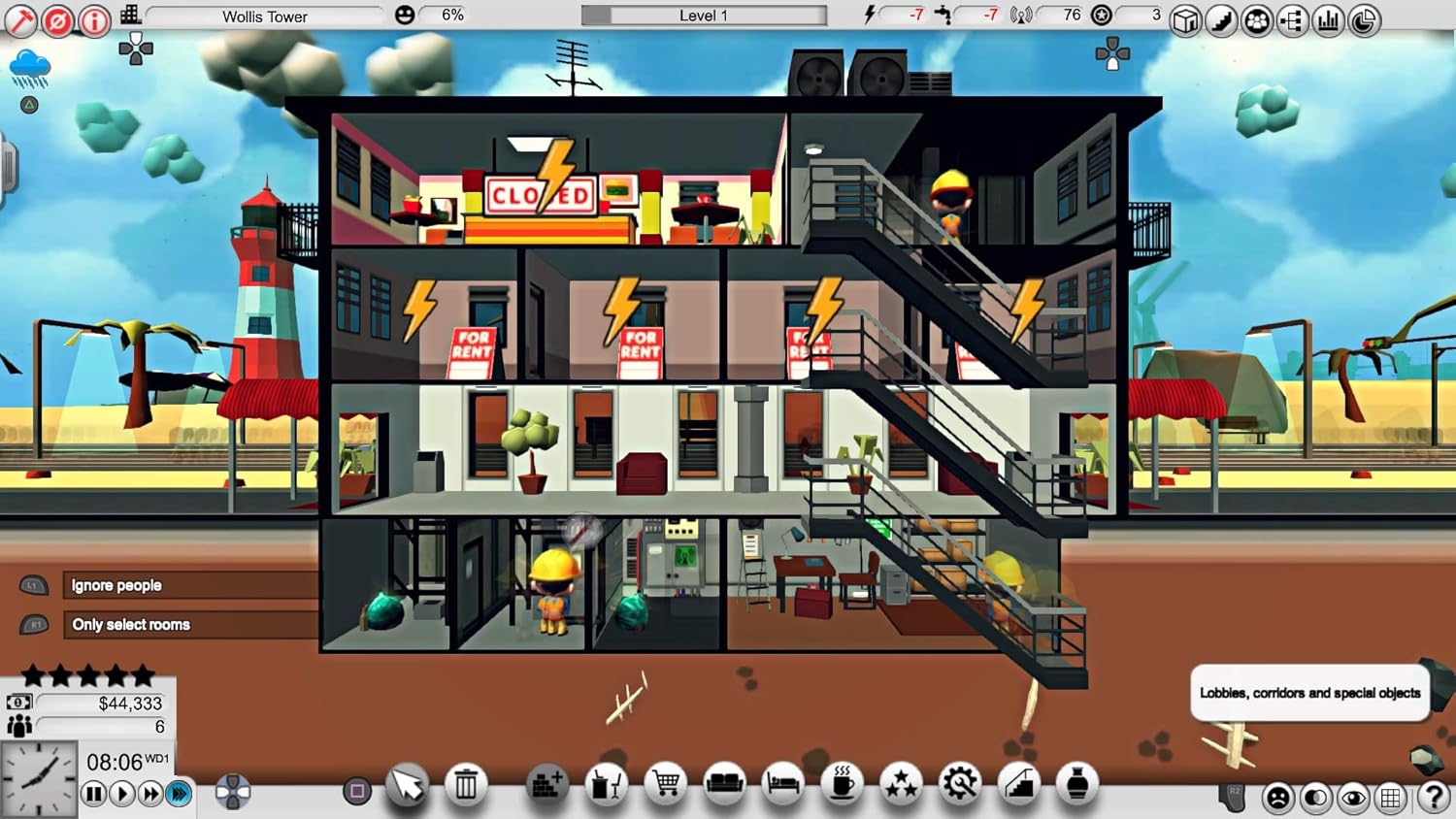The width and height of the screenshot is (1456, 819).
Task: Toggle the grid overlay button
Action: 1392,798
